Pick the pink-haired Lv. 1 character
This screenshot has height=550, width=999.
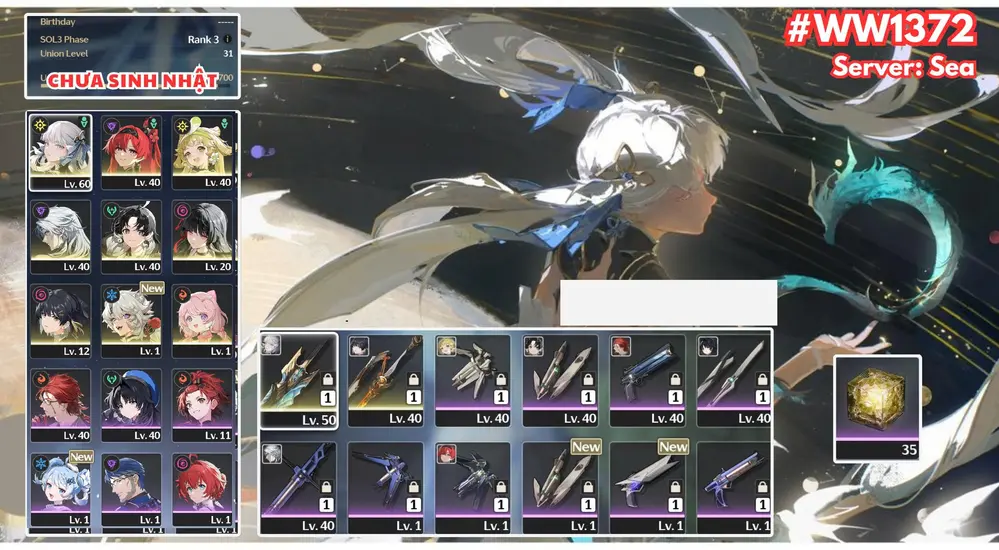[205, 319]
